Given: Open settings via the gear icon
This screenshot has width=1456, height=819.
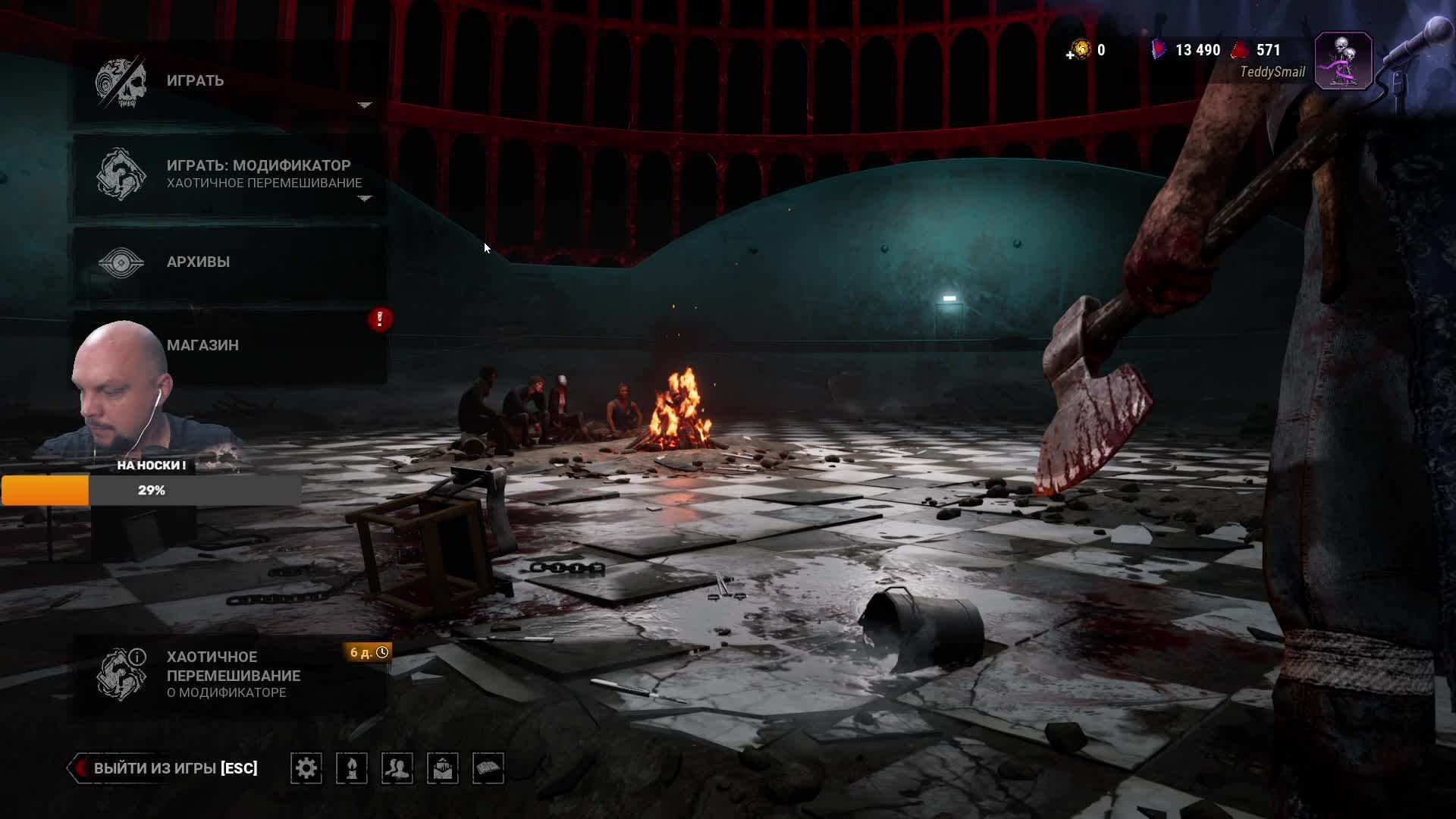Looking at the screenshot, I should coord(306,768).
